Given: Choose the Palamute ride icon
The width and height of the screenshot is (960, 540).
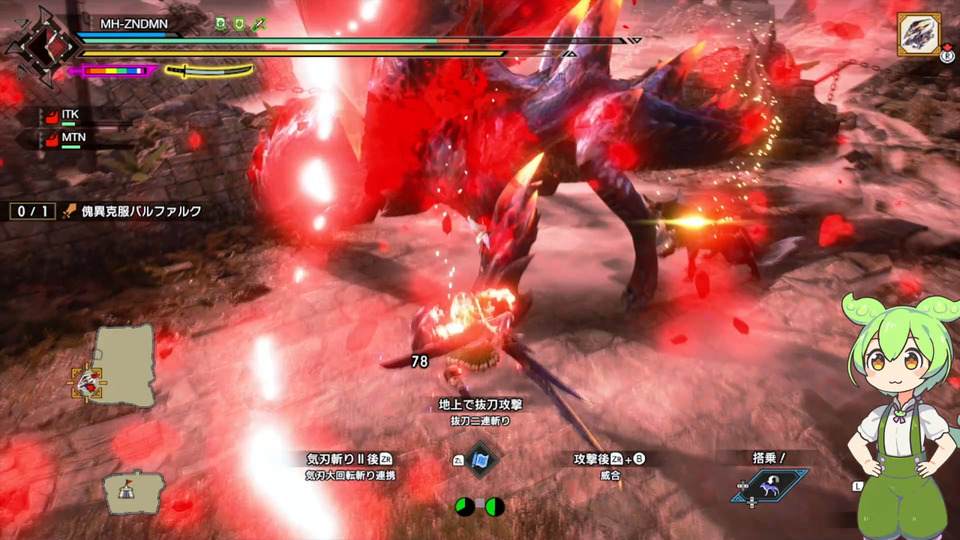Looking at the screenshot, I should pos(770,485).
